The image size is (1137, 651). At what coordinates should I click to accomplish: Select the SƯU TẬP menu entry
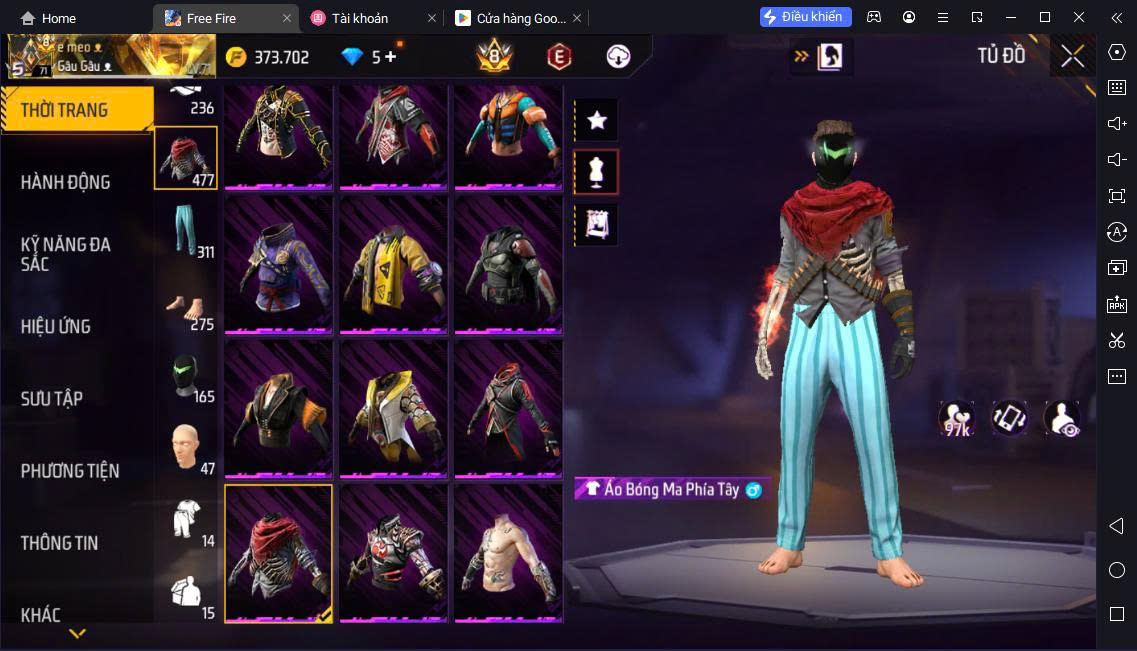[x=52, y=398]
